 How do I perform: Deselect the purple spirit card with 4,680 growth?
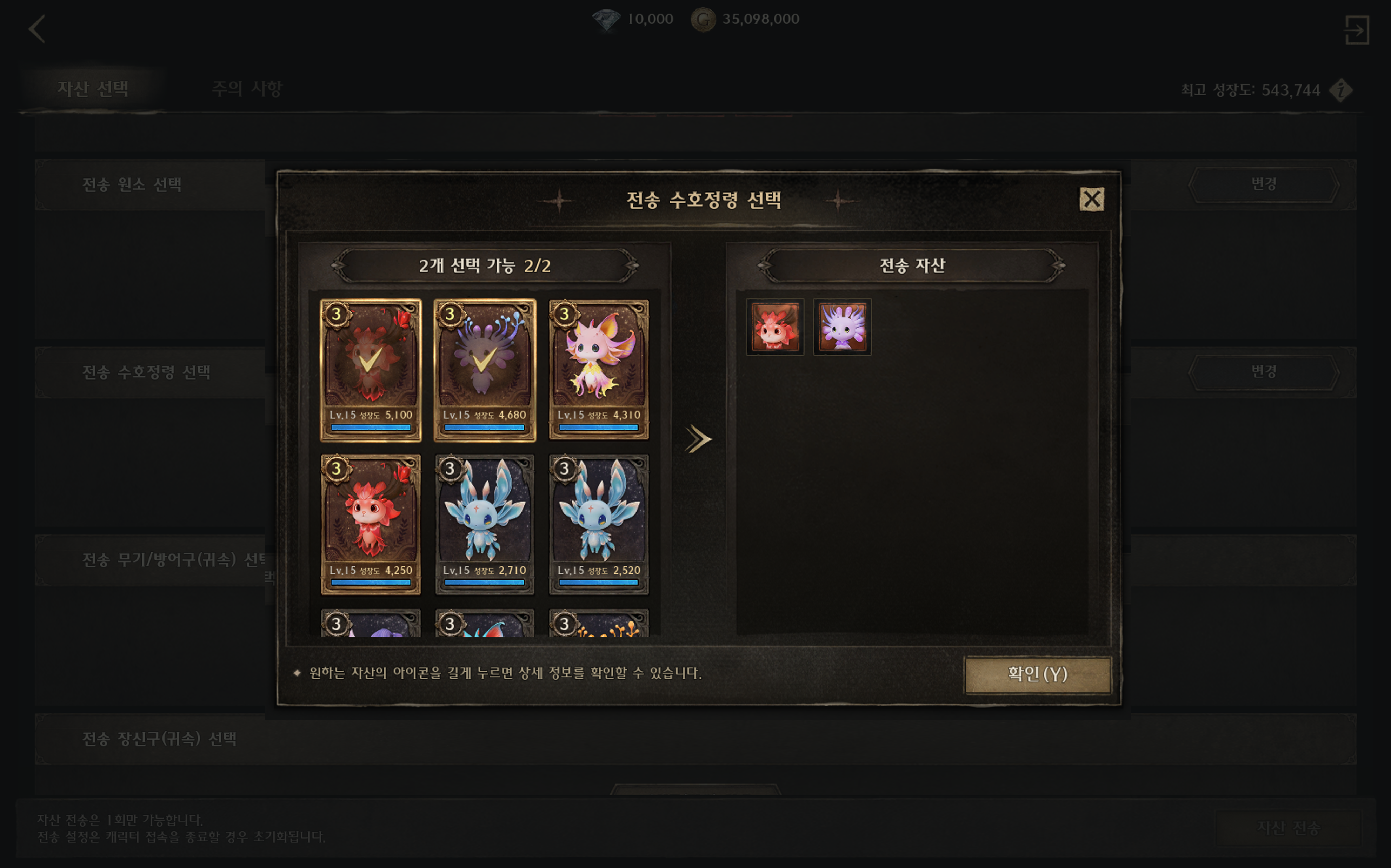[484, 370]
